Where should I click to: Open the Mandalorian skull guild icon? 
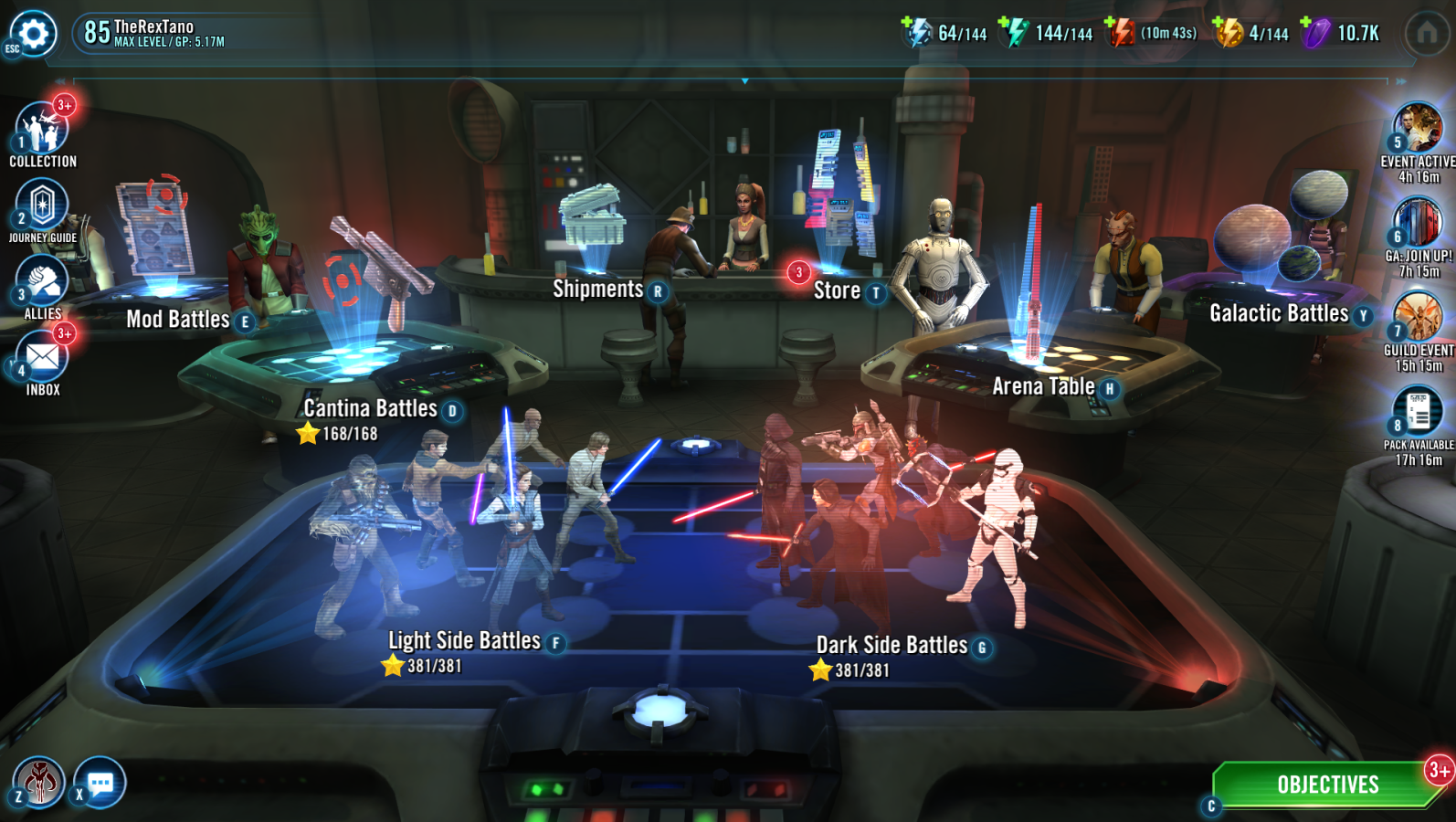pos(40,782)
